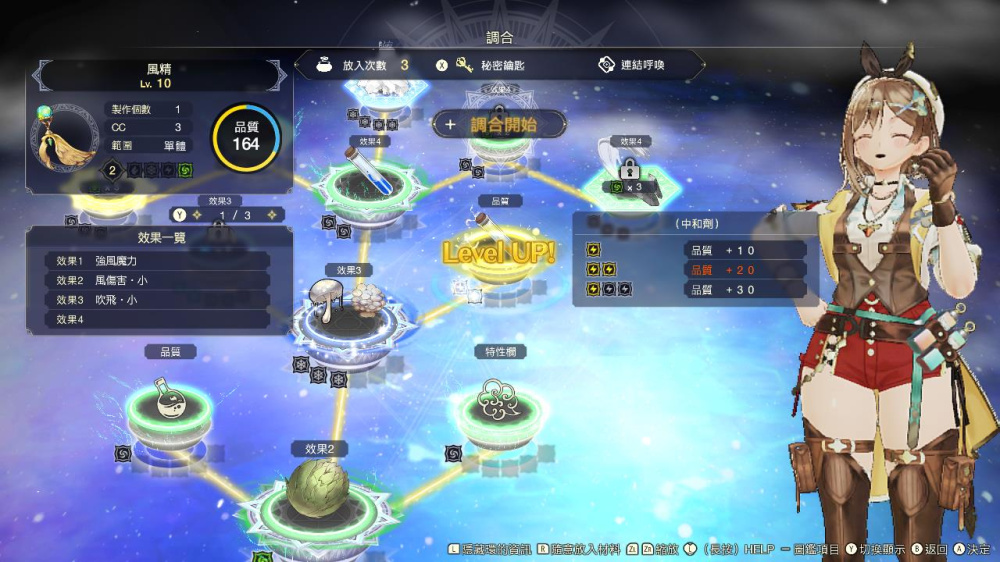Select the 效果1 強風魔力 row
The image size is (1000, 562).
click(157, 260)
